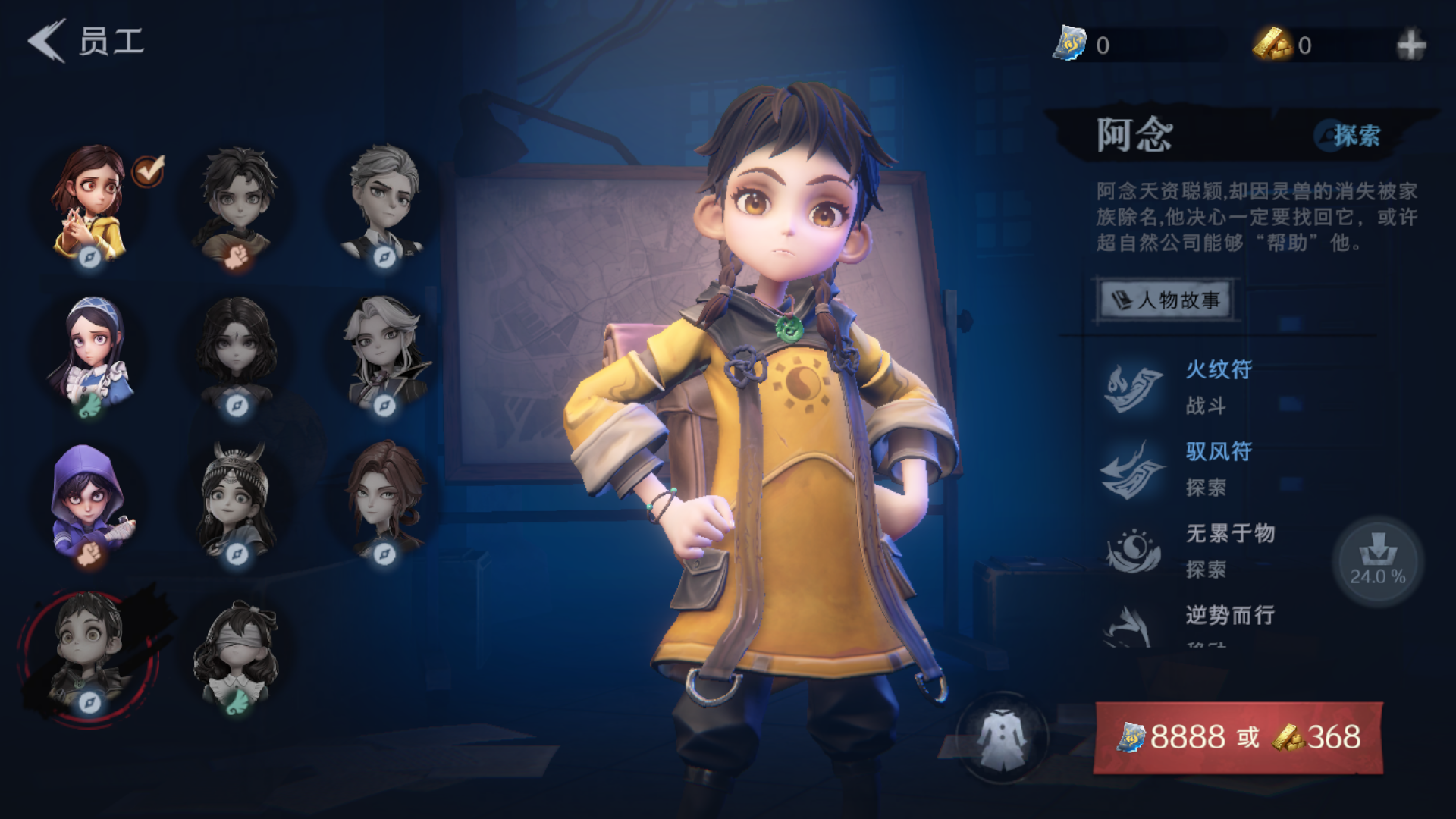
Task: Add gold bars with the plus button
Action: click(1410, 45)
